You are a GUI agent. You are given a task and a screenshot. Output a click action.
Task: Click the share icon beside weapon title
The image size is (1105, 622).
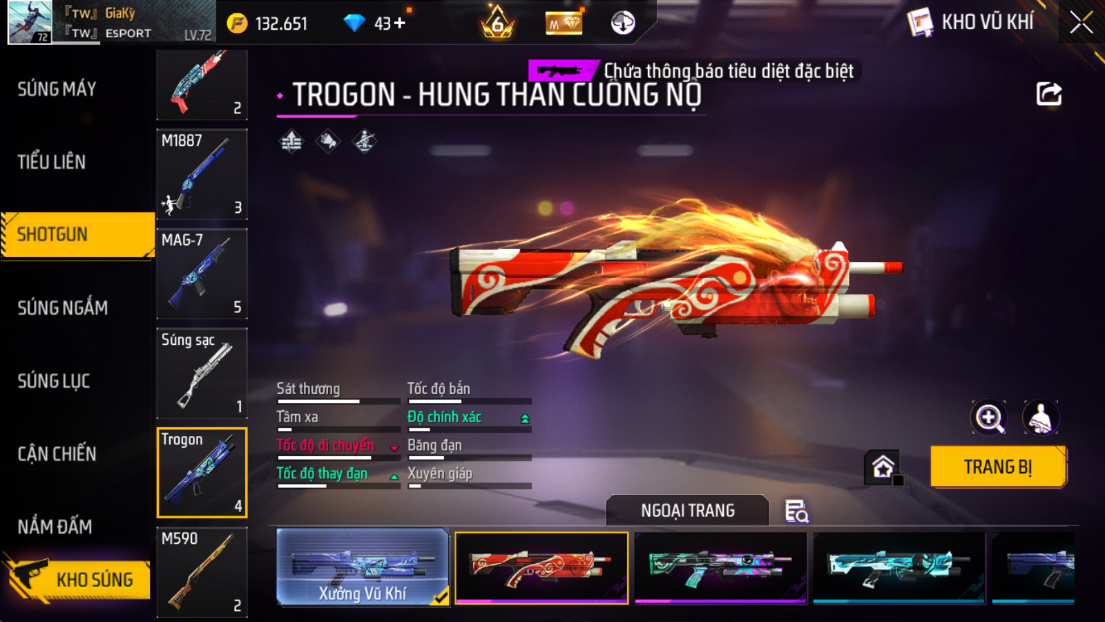pos(1049,94)
